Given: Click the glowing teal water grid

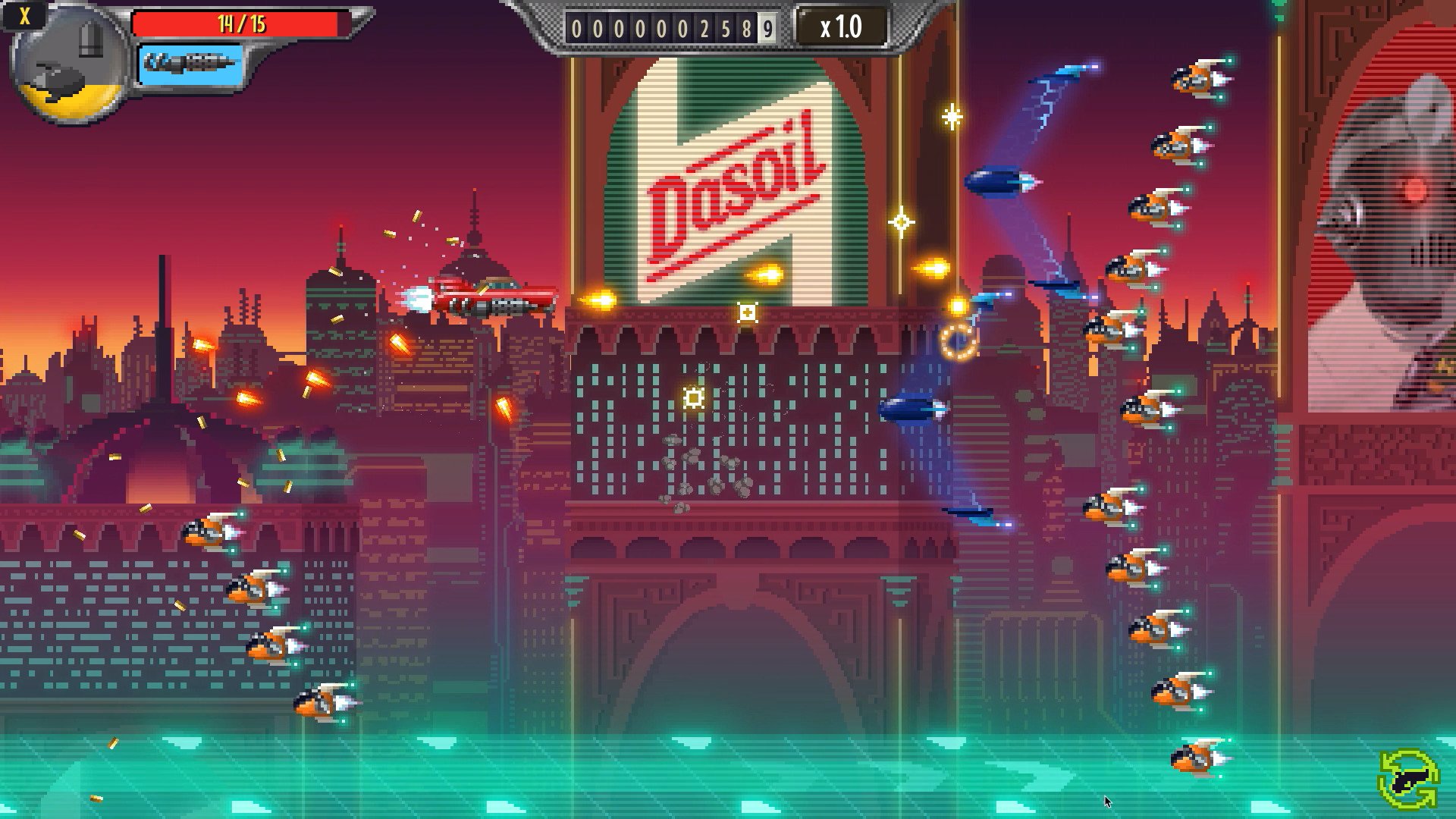Looking at the screenshot, I should (682, 773).
